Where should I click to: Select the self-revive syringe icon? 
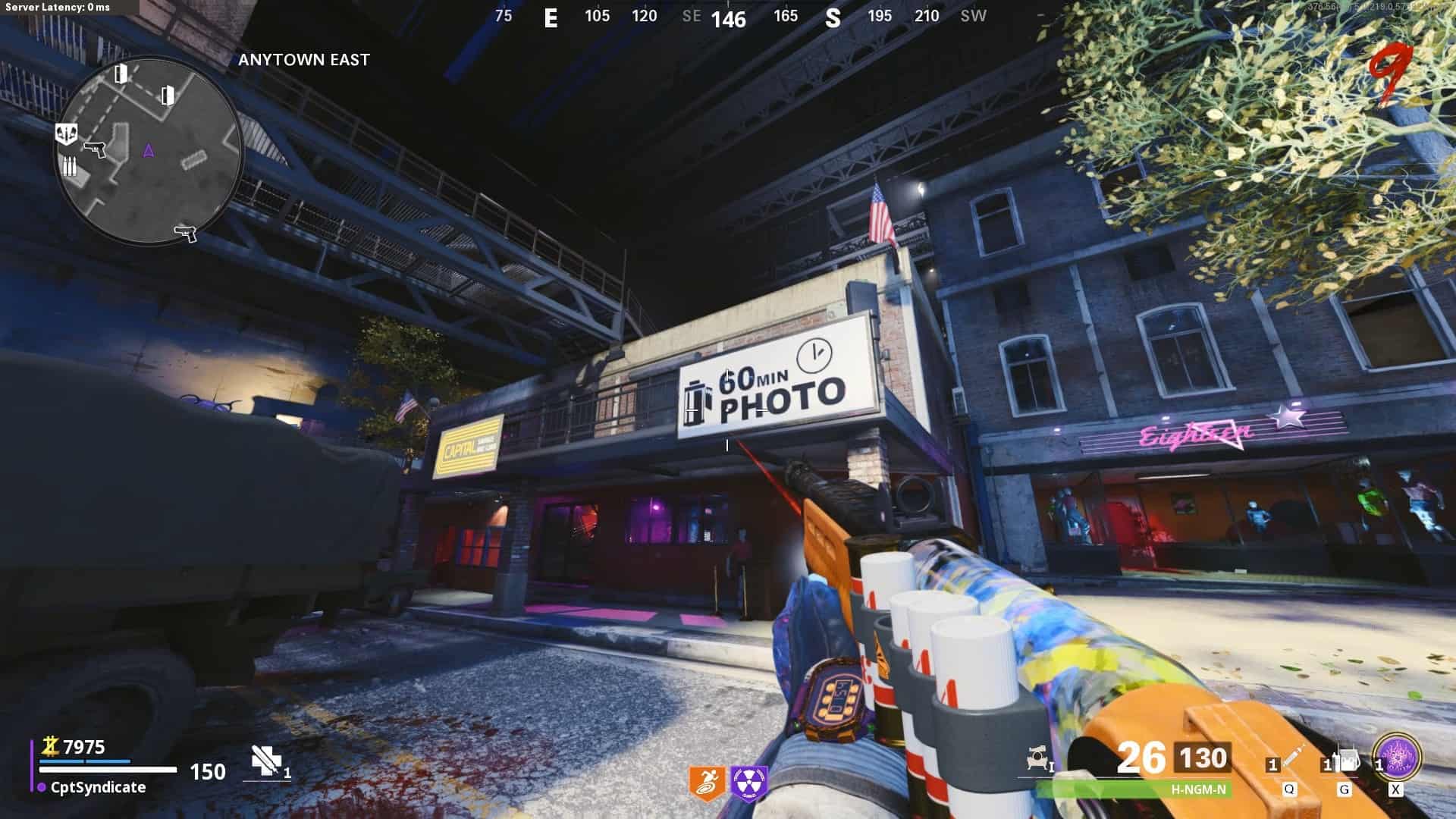(265, 761)
